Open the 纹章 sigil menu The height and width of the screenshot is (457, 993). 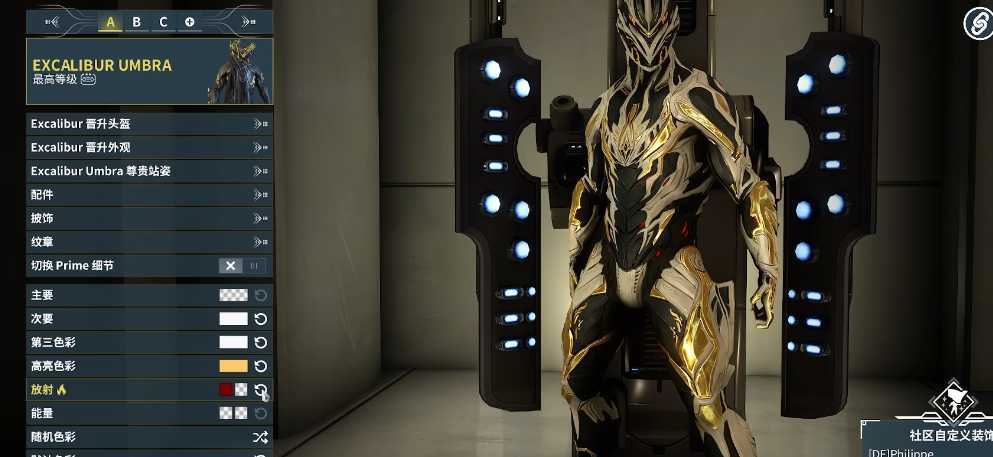click(x=149, y=242)
